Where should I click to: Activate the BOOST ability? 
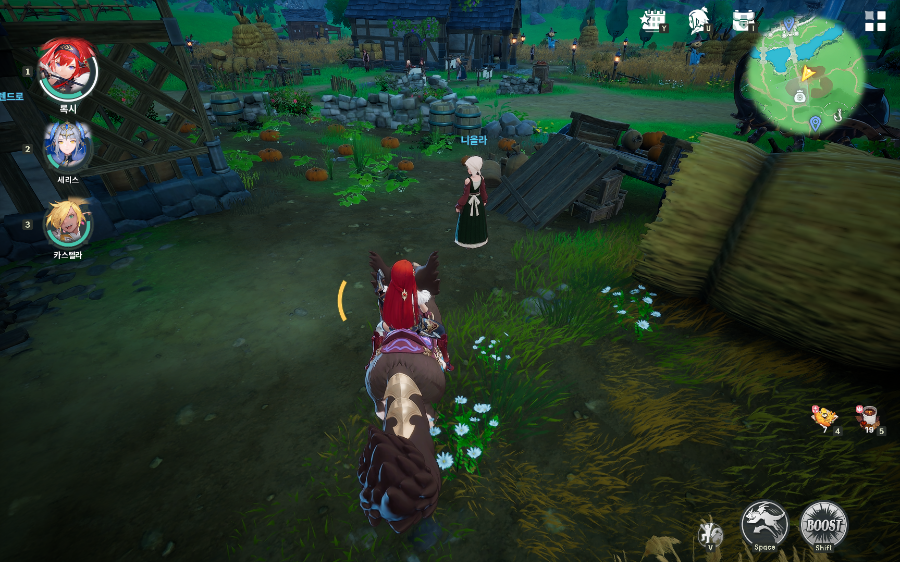click(x=823, y=523)
